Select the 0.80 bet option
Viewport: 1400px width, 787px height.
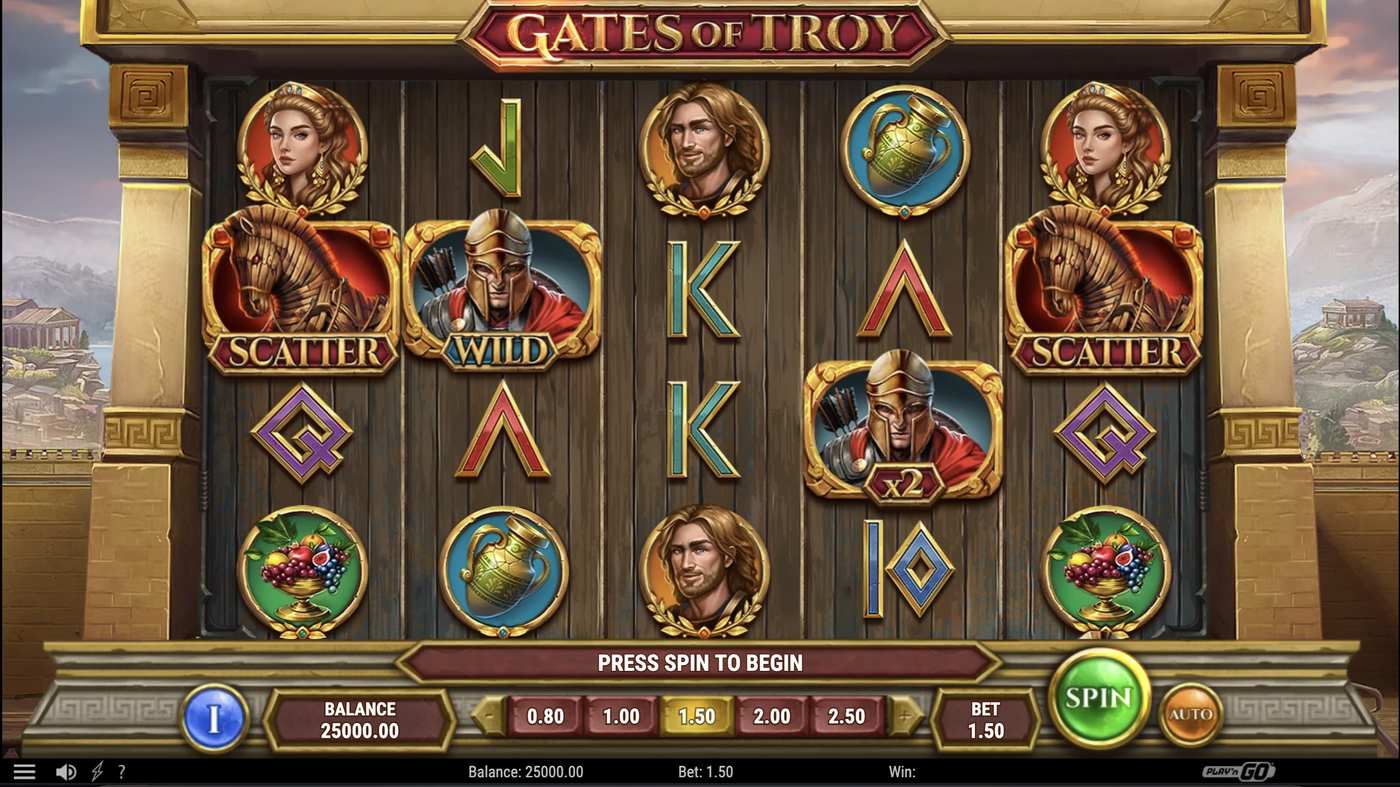point(545,716)
